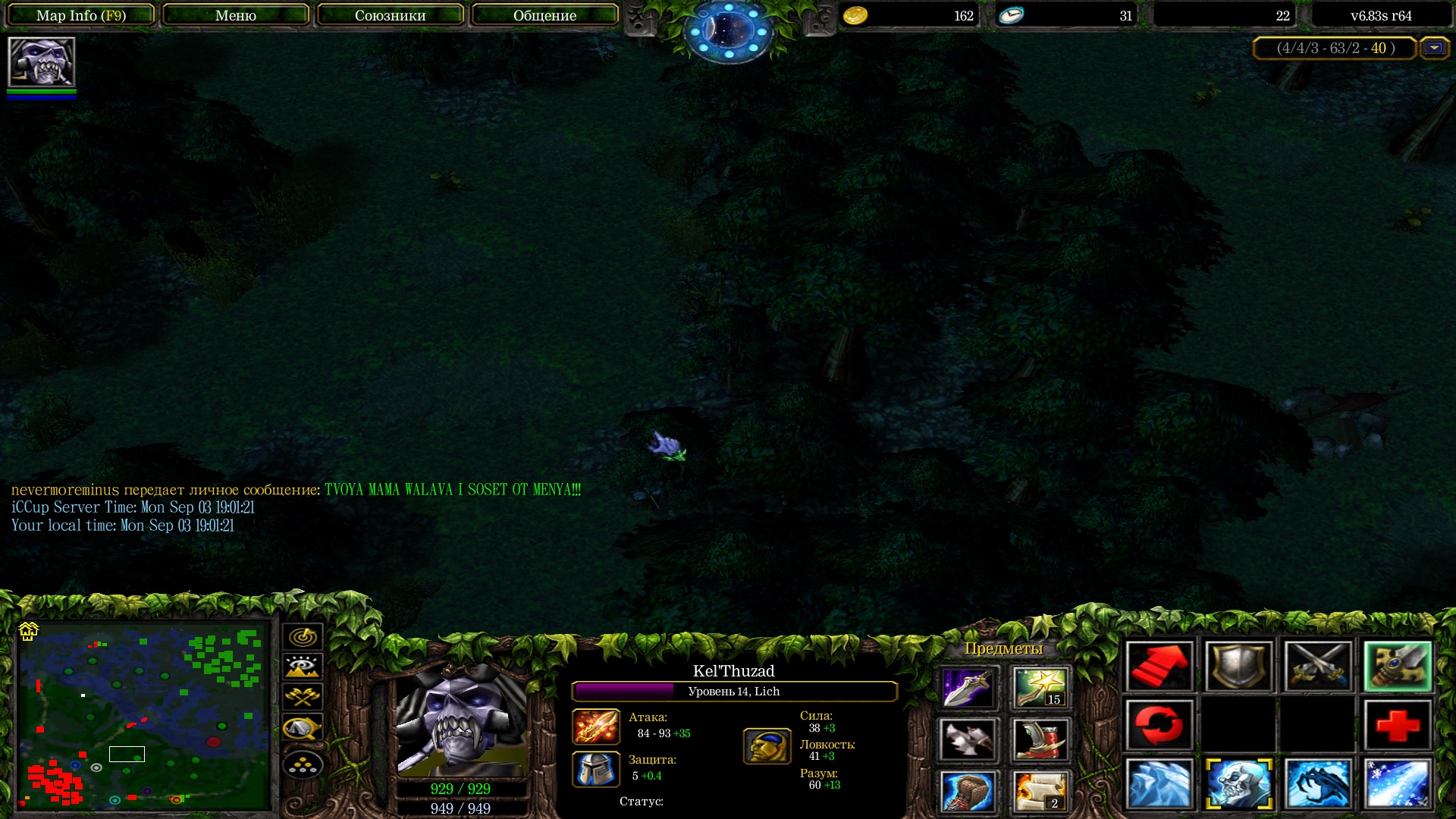Image resolution: width=1456 pixels, height=819 pixels.
Task: Cast the Frost Nova ice ability
Action: tap(1159, 784)
